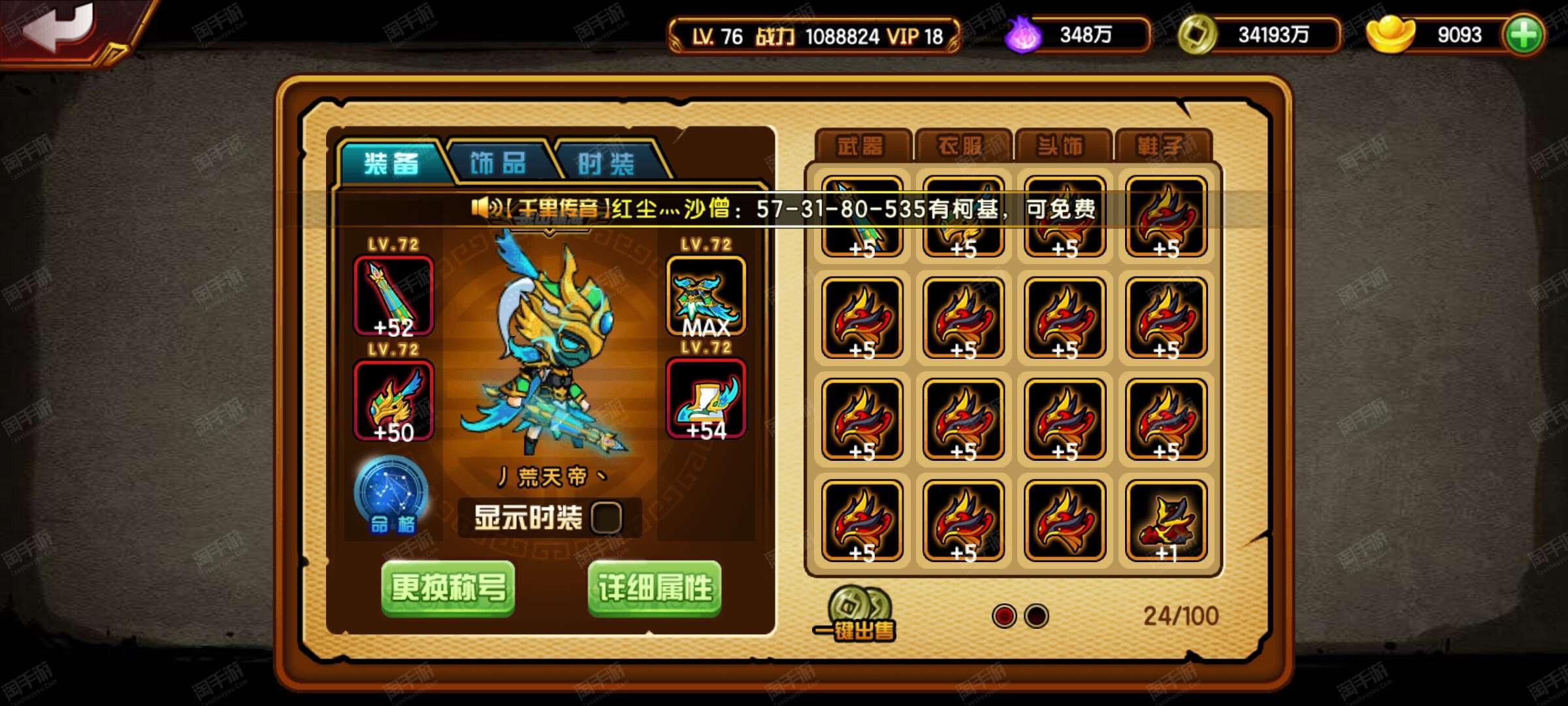Screen dimensions: 1568x706
Task: Select the equipped +54 boots slot
Action: tap(706, 399)
